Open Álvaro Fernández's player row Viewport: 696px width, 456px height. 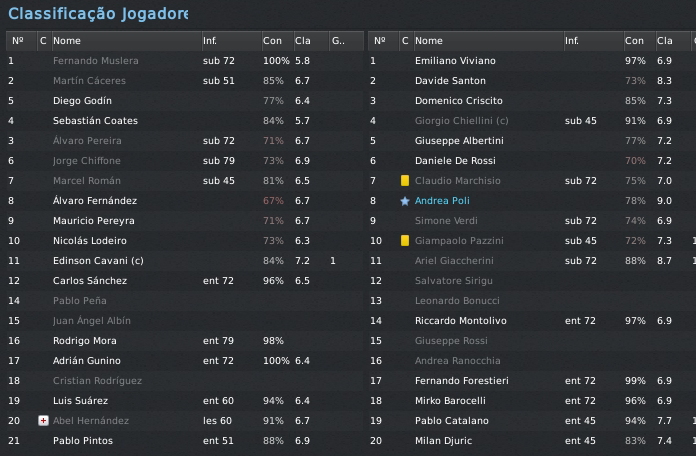pyautogui.click(x=95, y=201)
